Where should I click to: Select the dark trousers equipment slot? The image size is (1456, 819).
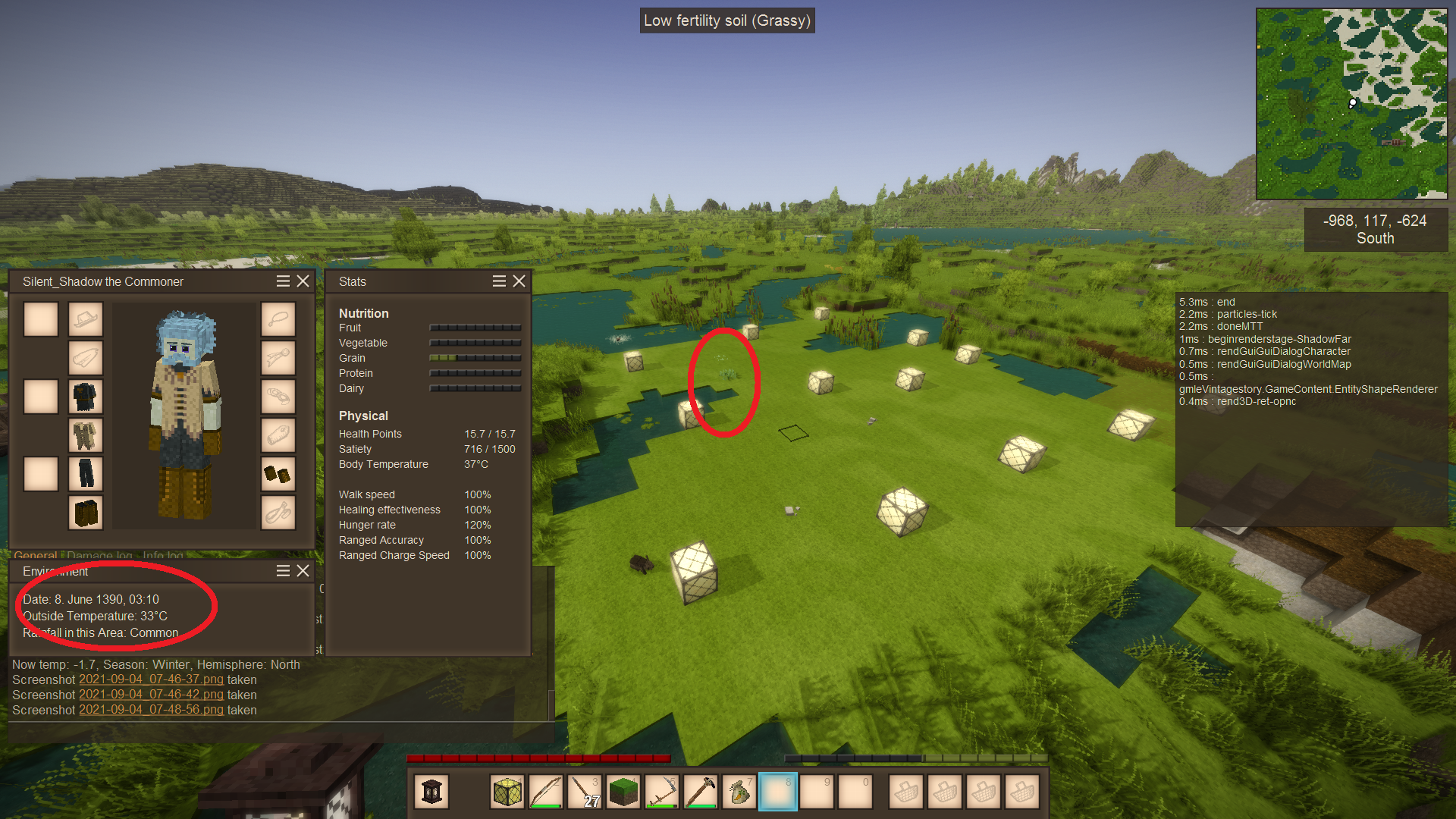pyautogui.click(x=86, y=474)
